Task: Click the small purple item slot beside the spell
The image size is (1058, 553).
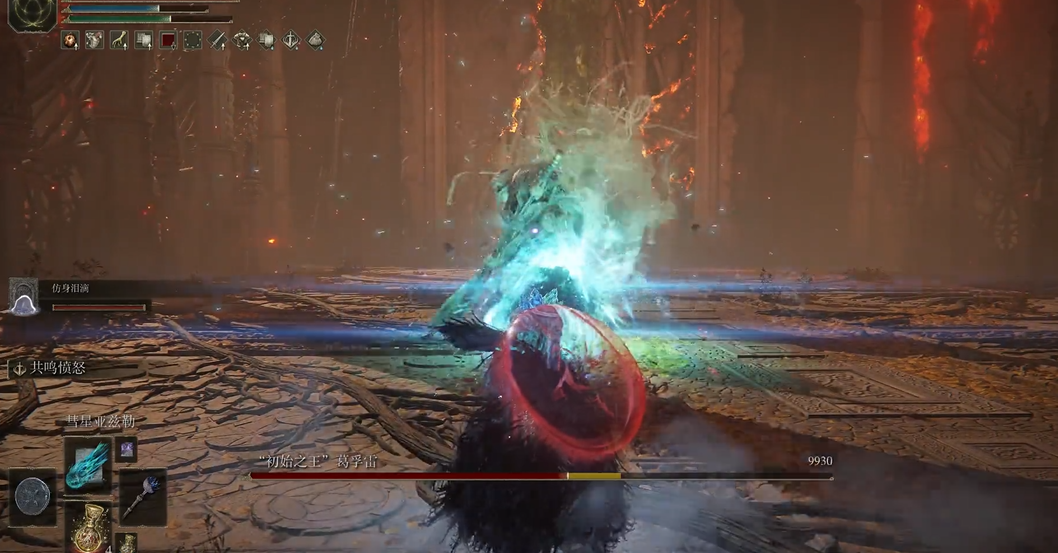Action: [127, 450]
